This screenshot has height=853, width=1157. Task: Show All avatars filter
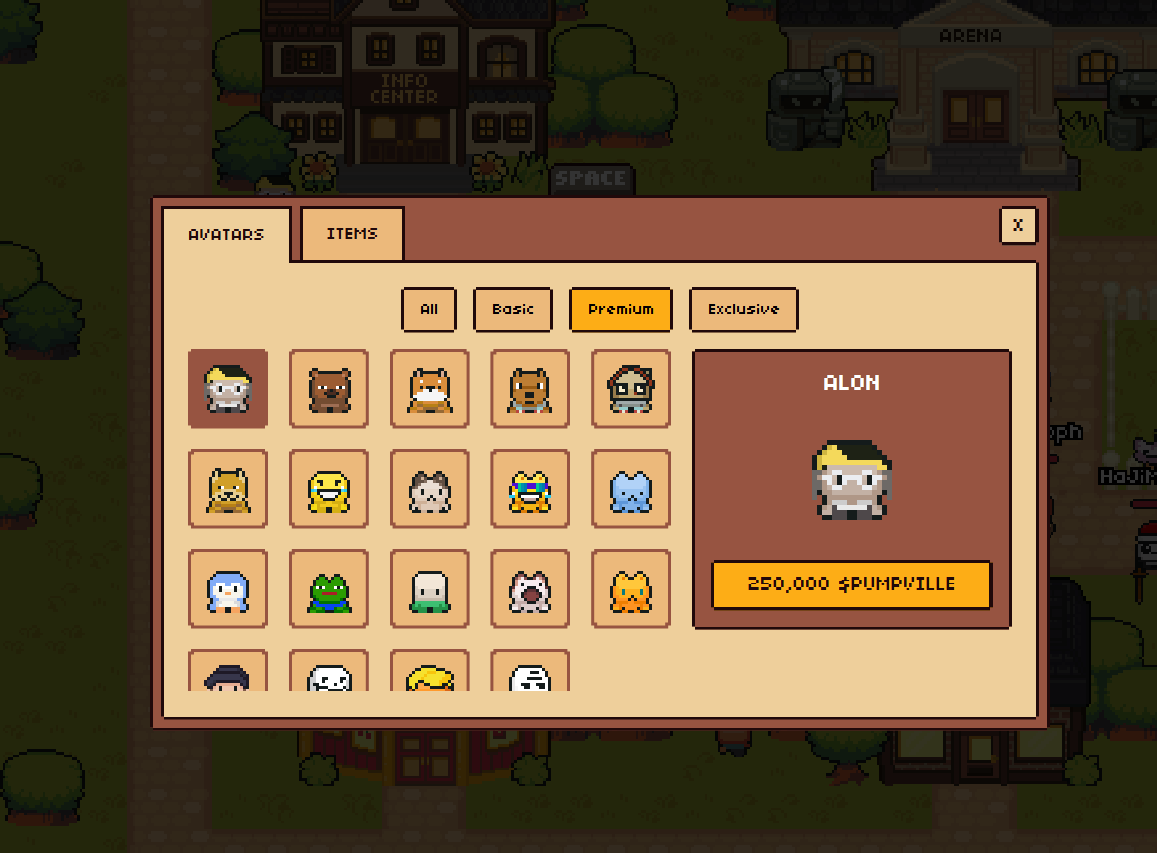(429, 309)
